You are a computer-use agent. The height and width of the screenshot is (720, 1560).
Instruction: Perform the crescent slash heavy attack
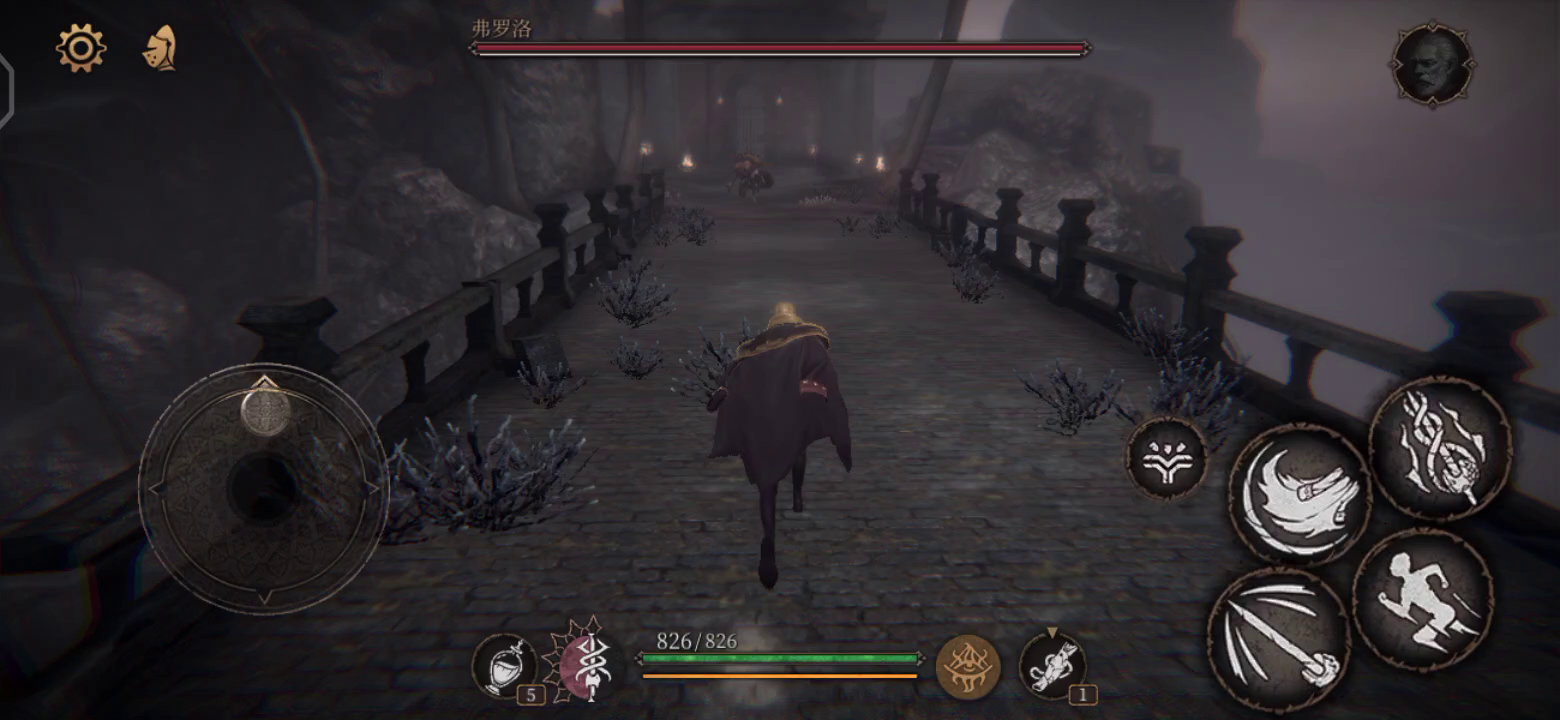[1299, 493]
